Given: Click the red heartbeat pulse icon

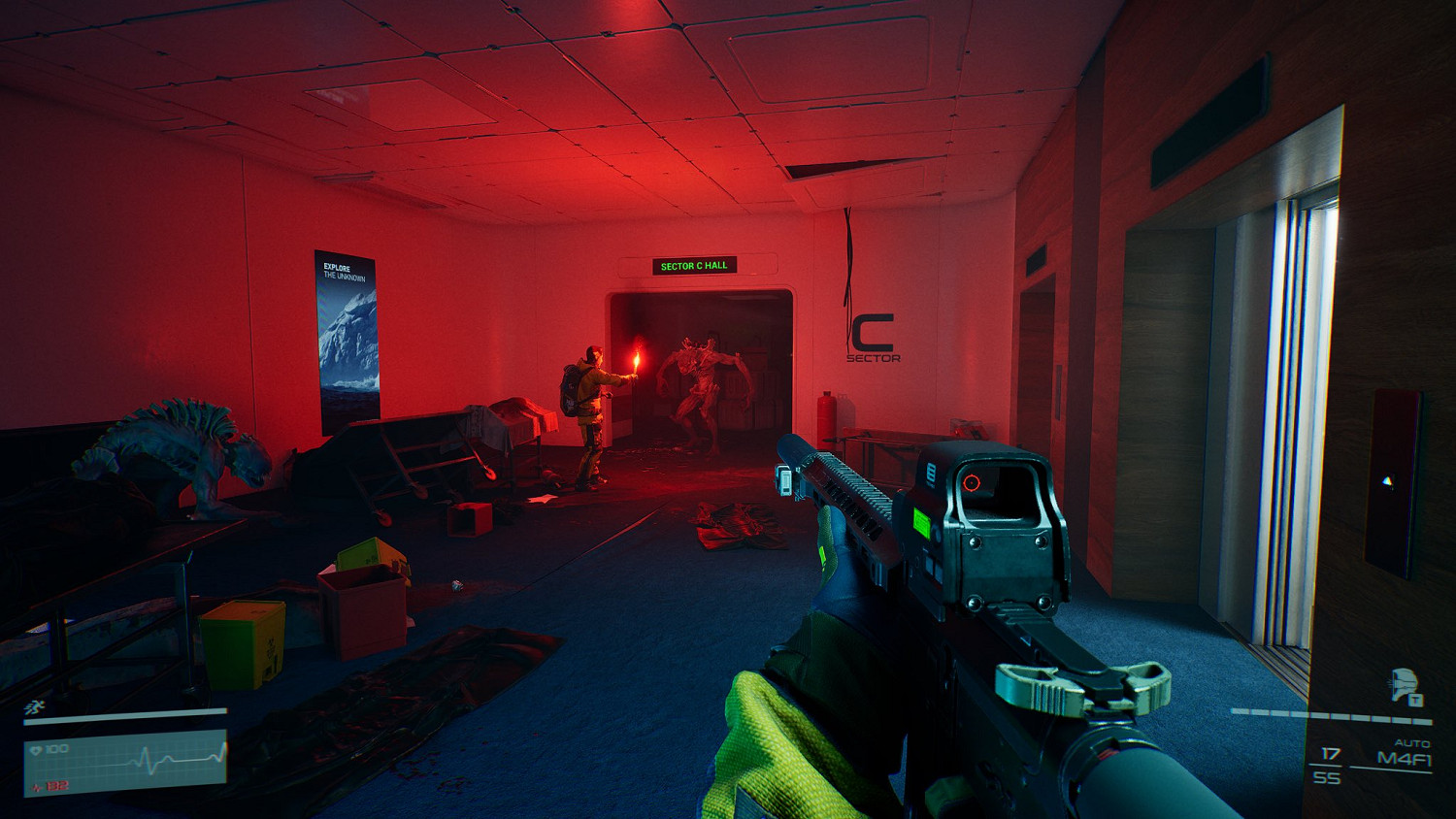Looking at the screenshot, I should click(37, 786).
